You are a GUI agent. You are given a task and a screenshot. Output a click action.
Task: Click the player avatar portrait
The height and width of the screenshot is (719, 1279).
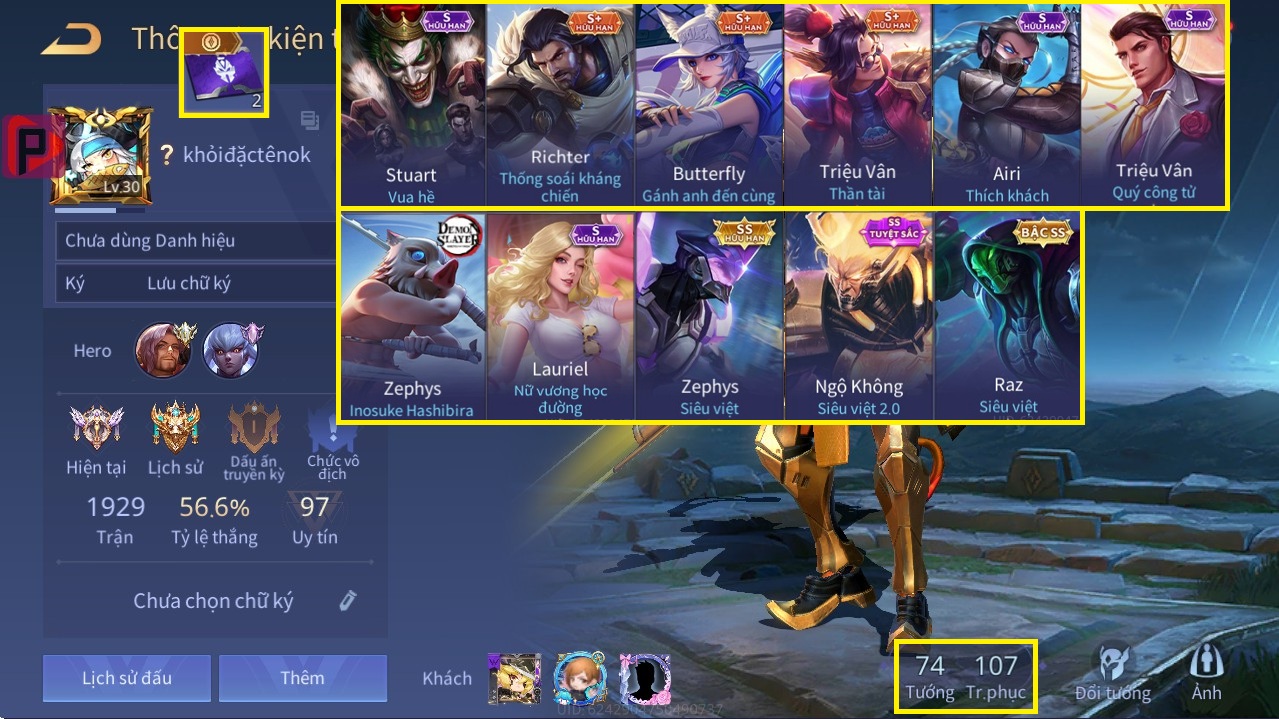100,157
